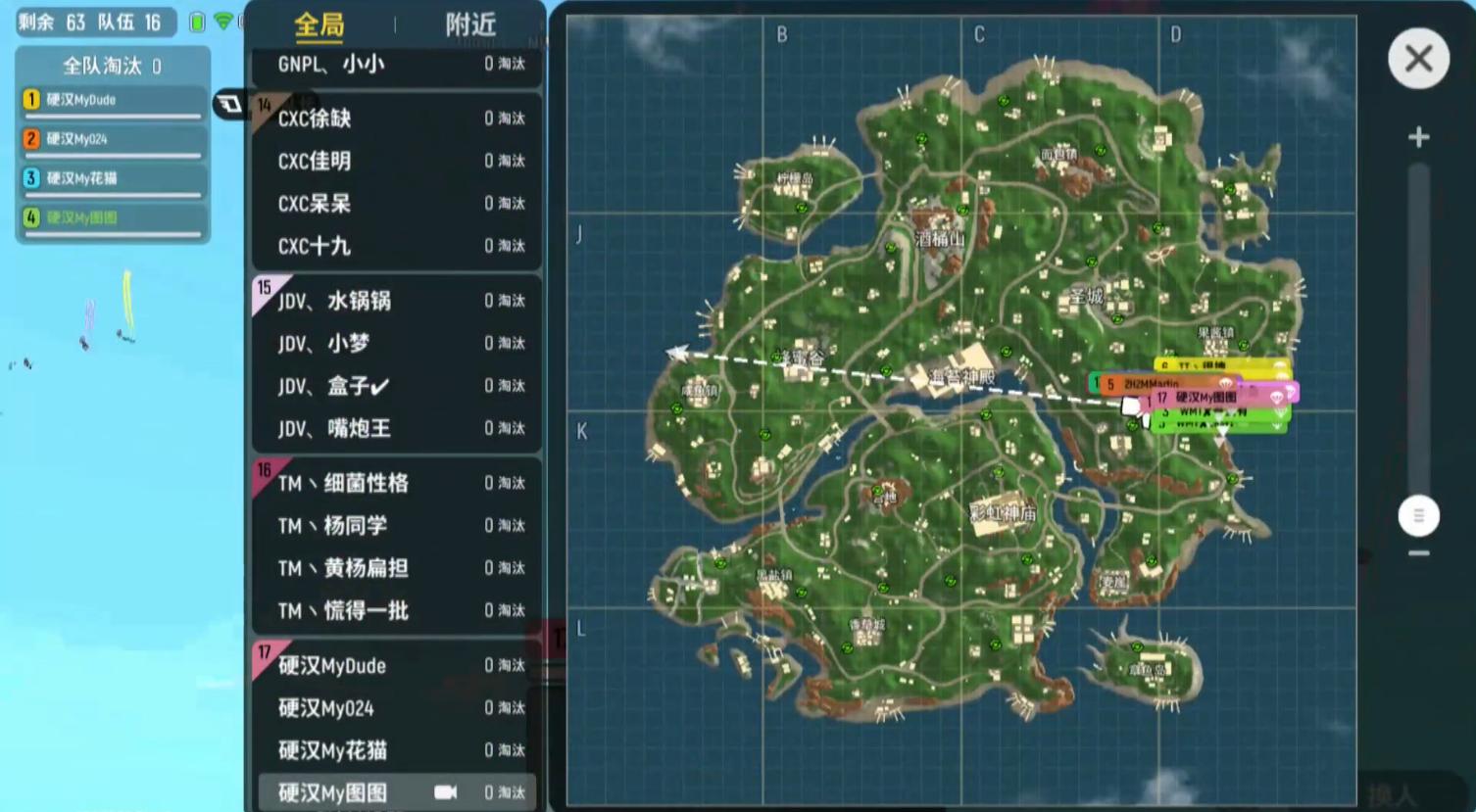The width and height of the screenshot is (1476, 812).
Task: Click the zoom-in plus icon on the map
Action: [x=1418, y=137]
